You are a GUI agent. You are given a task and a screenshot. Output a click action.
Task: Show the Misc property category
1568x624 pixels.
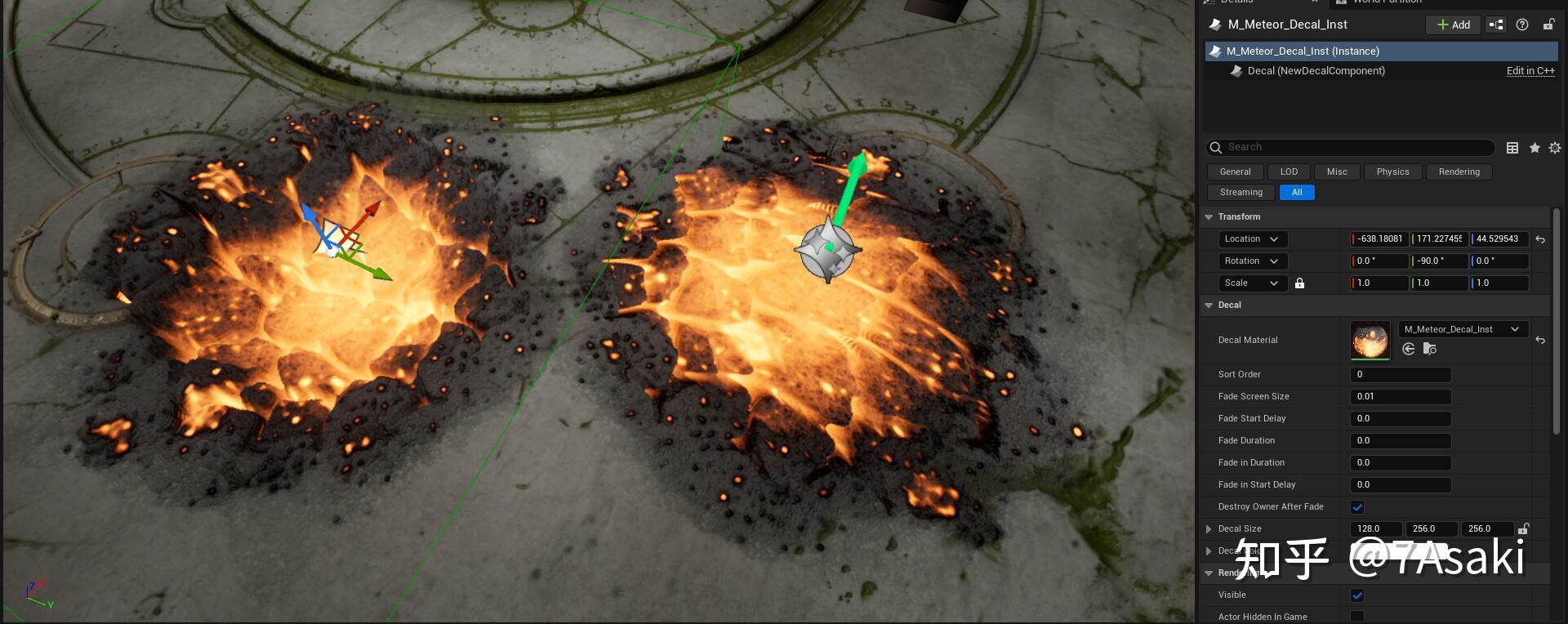1337,172
